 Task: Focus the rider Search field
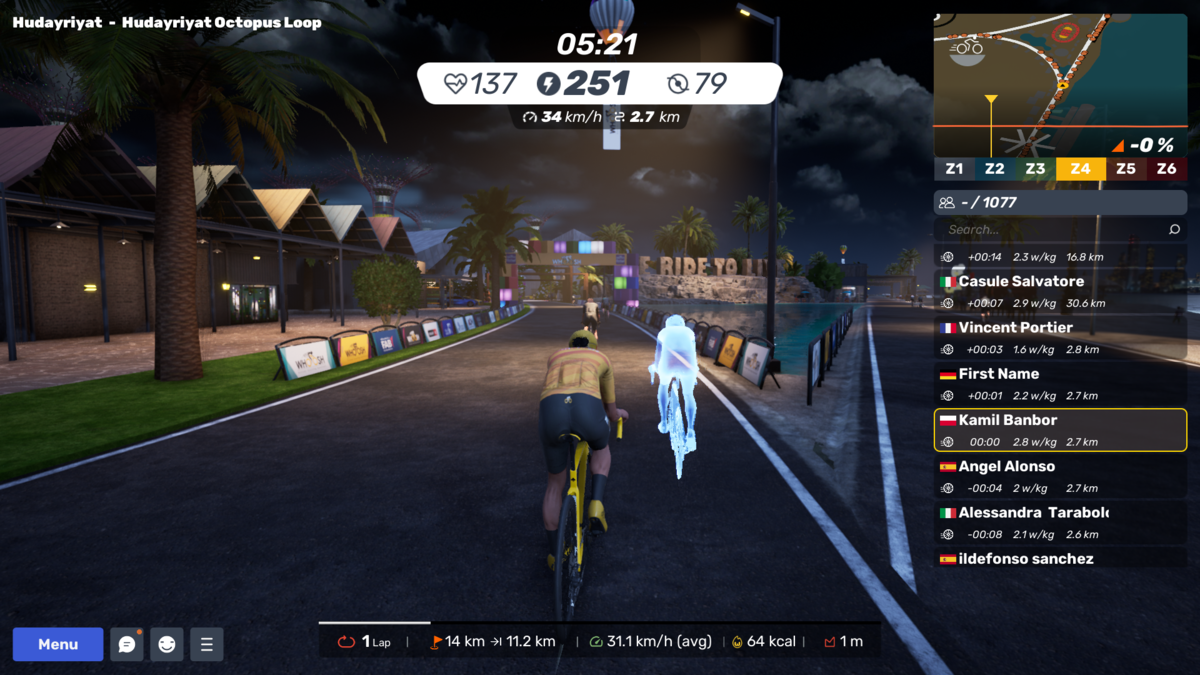click(x=1050, y=230)
